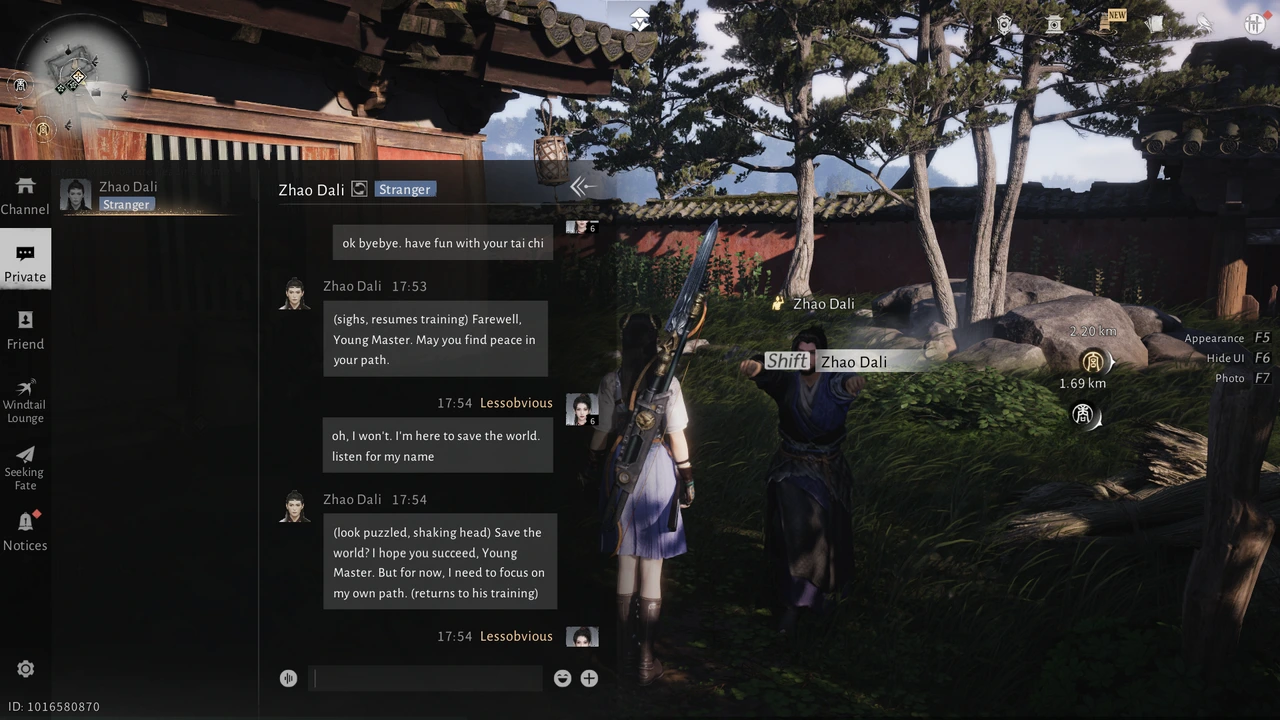Open the stack-of-pages icon in the top bar

coord(1155,24)
